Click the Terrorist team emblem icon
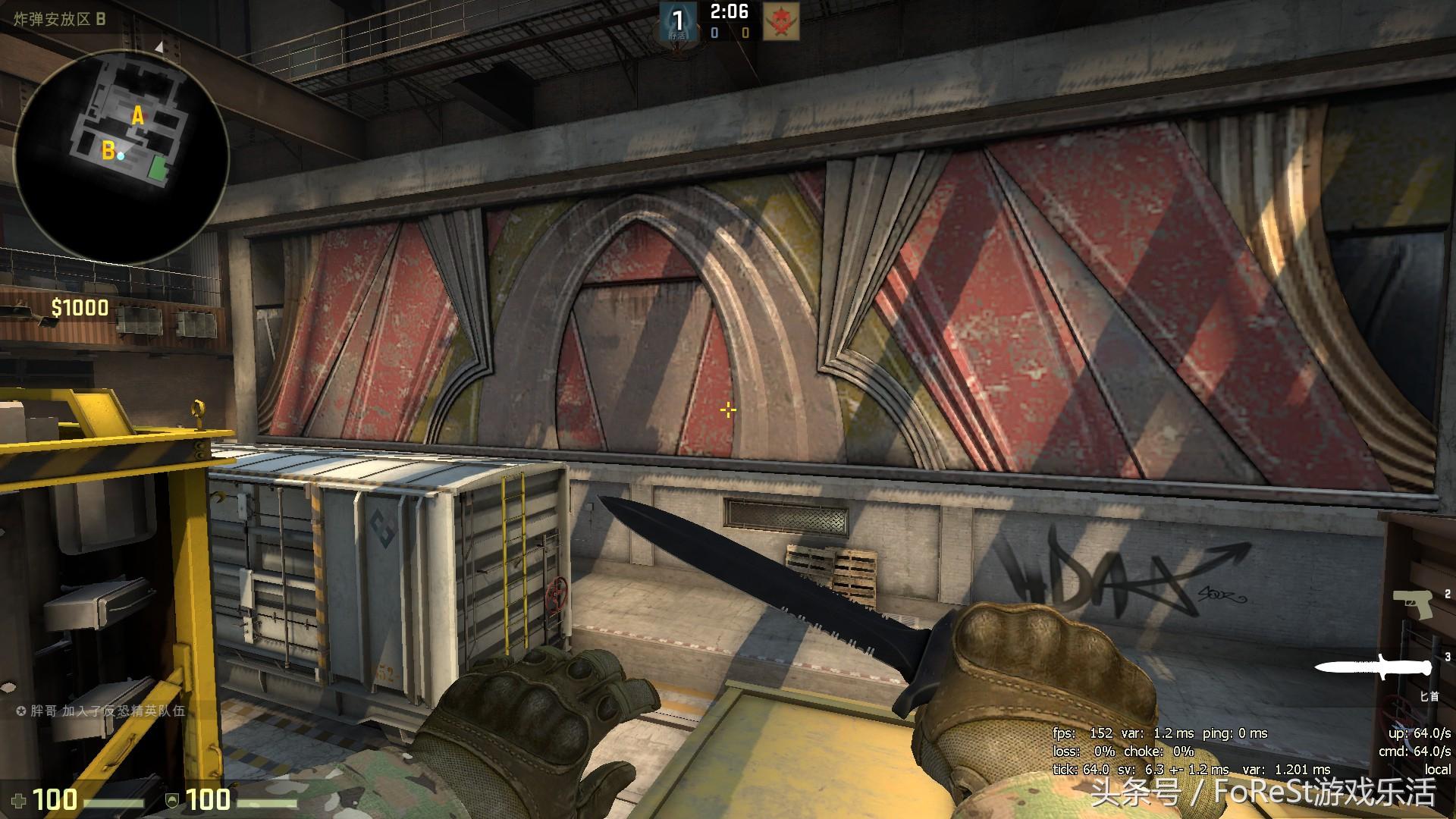Screen dimensions: 1456x819 (780, 21)
